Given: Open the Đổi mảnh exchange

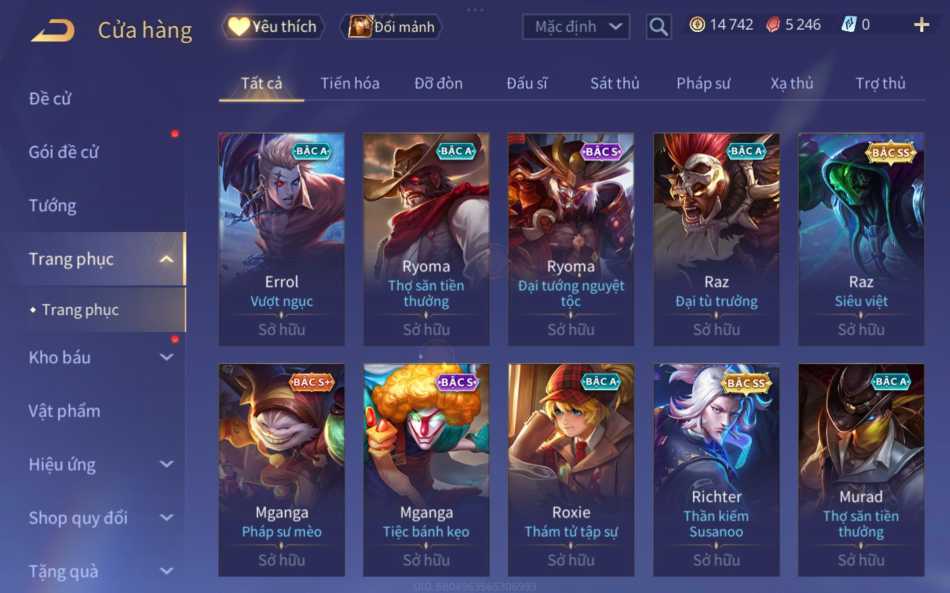Looking at the screenshot, I should 394,27.
